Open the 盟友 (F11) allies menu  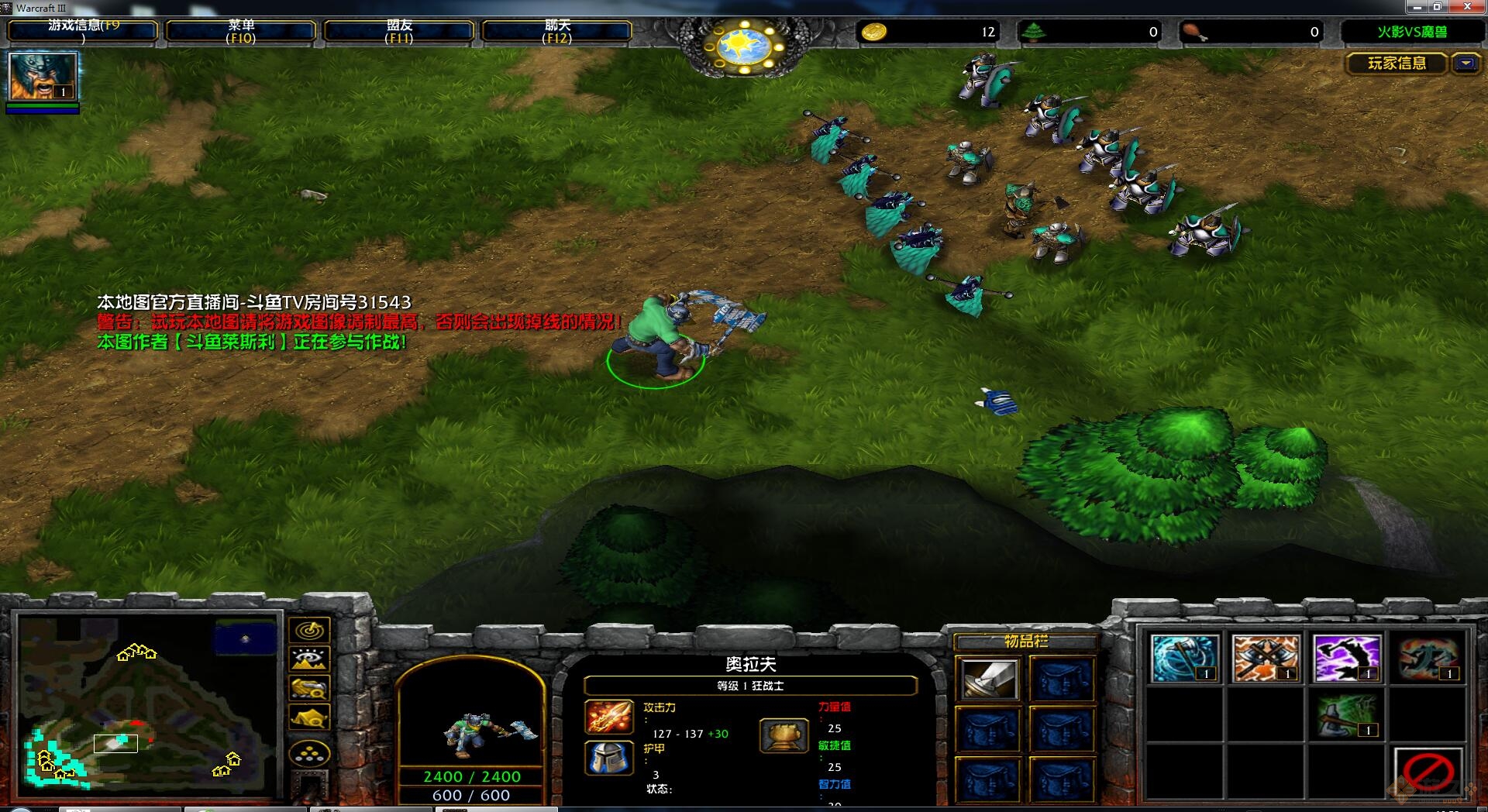tap(398, 31)
